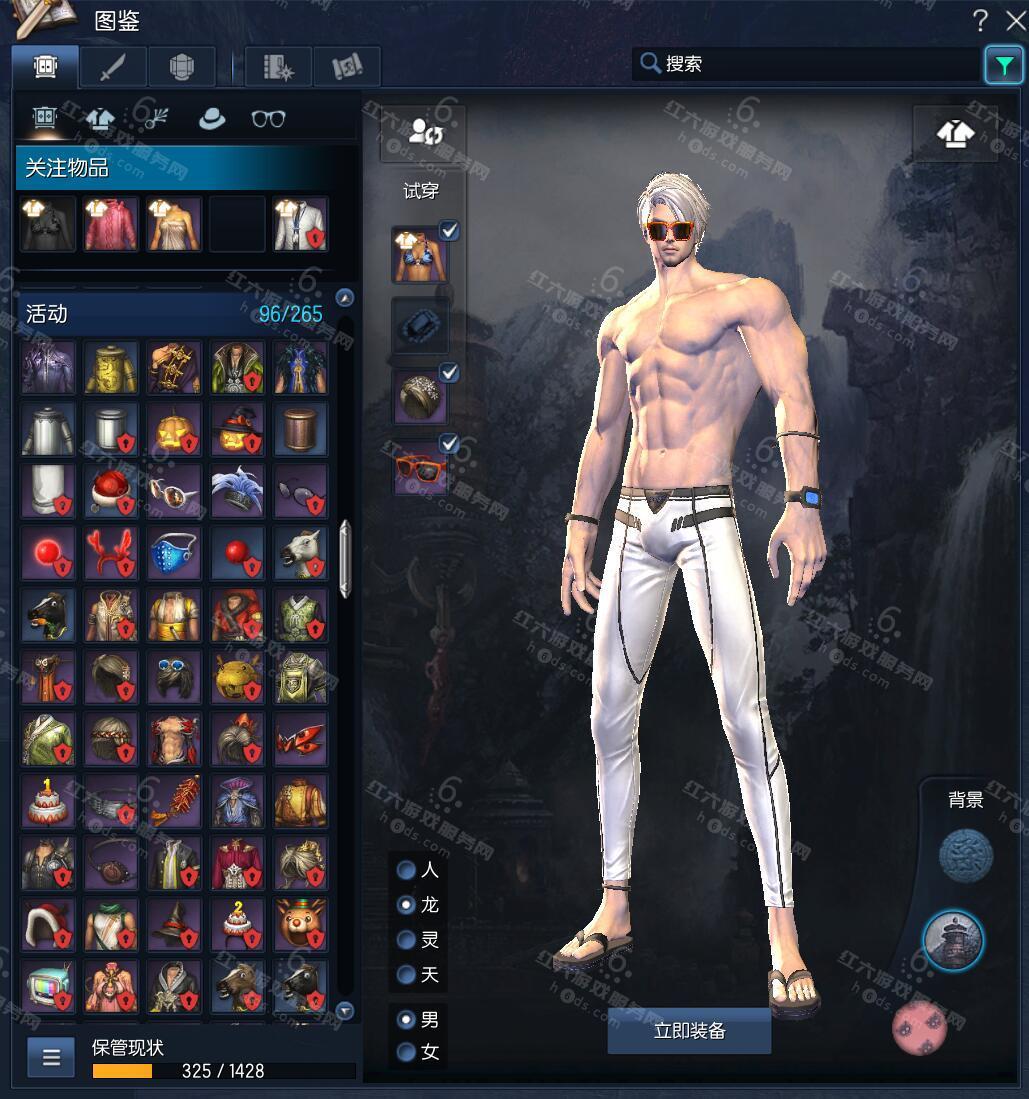Choose the 灵 race option
This screenshot has width=1029, height=1099.
pyautogui.click(x=407, y=940)
